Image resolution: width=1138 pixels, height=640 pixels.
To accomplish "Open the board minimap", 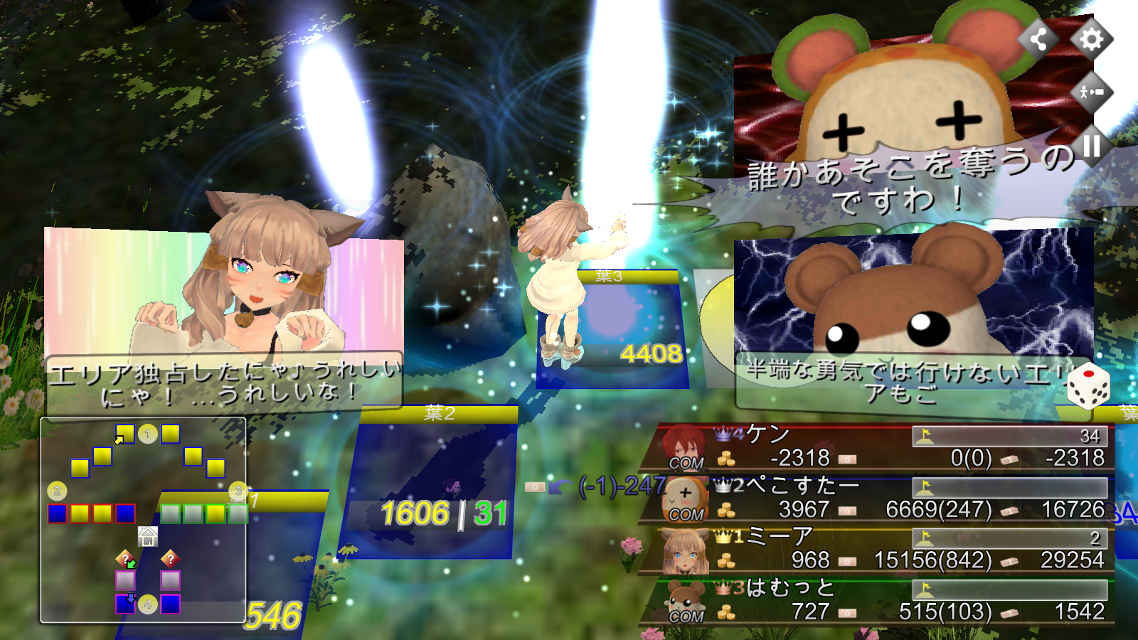I will click(142, 520).
